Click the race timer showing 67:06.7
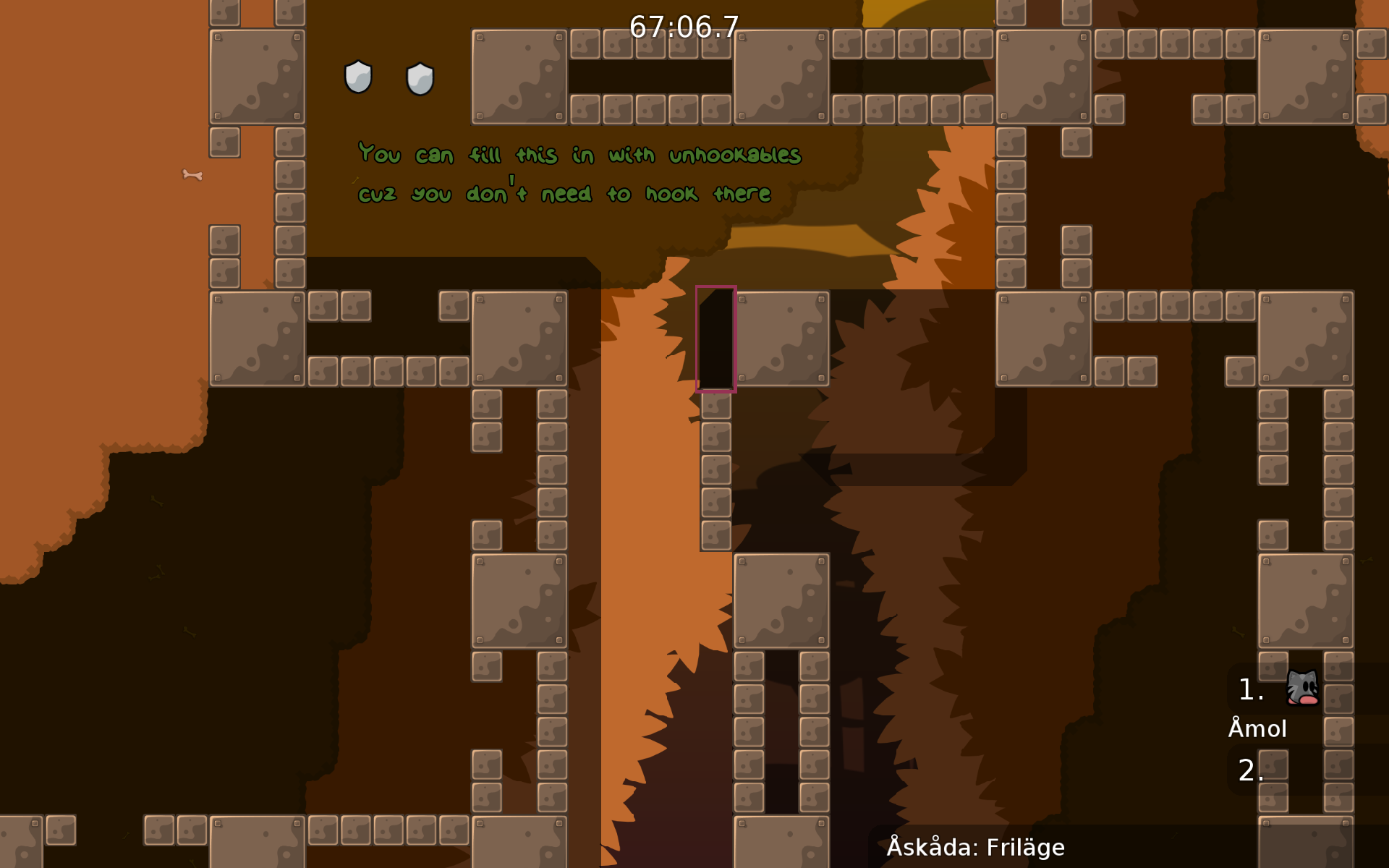 pos(683,27)
